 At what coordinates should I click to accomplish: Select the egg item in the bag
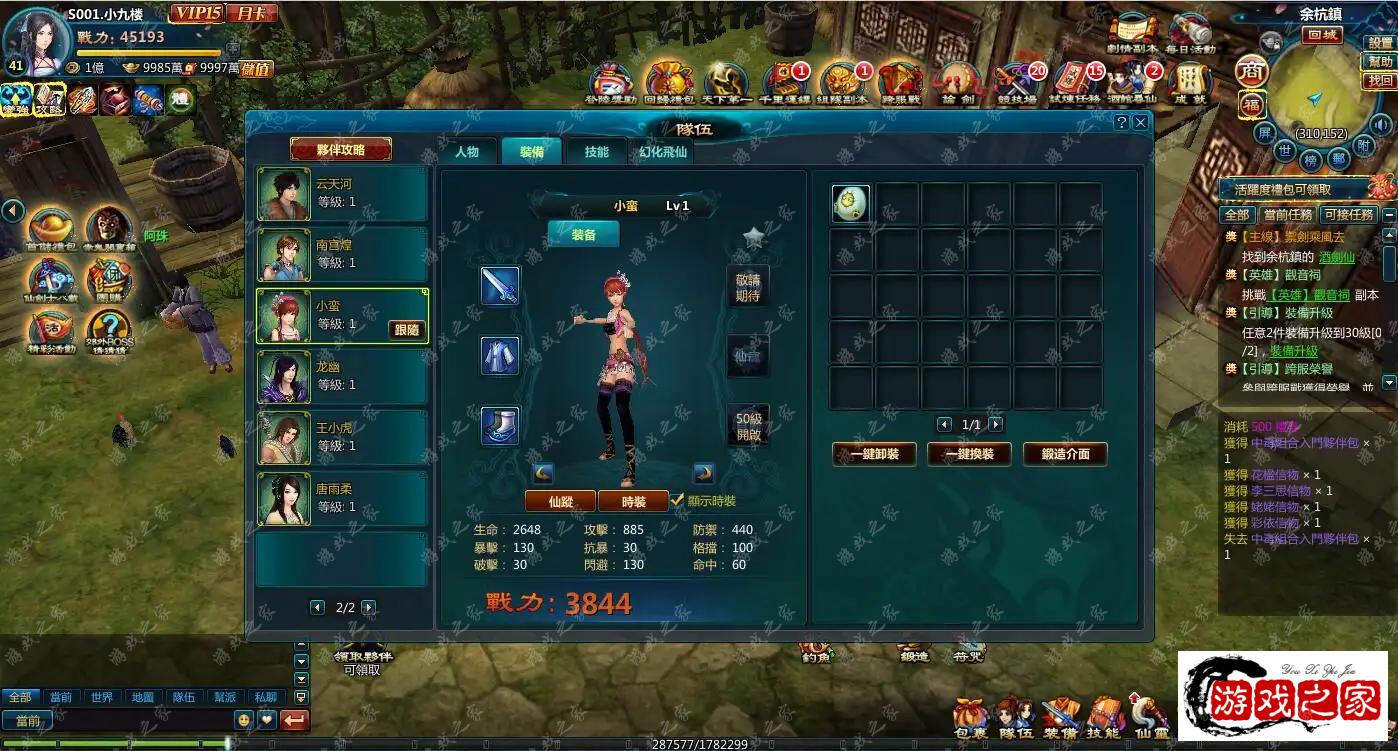coord(850,204)
